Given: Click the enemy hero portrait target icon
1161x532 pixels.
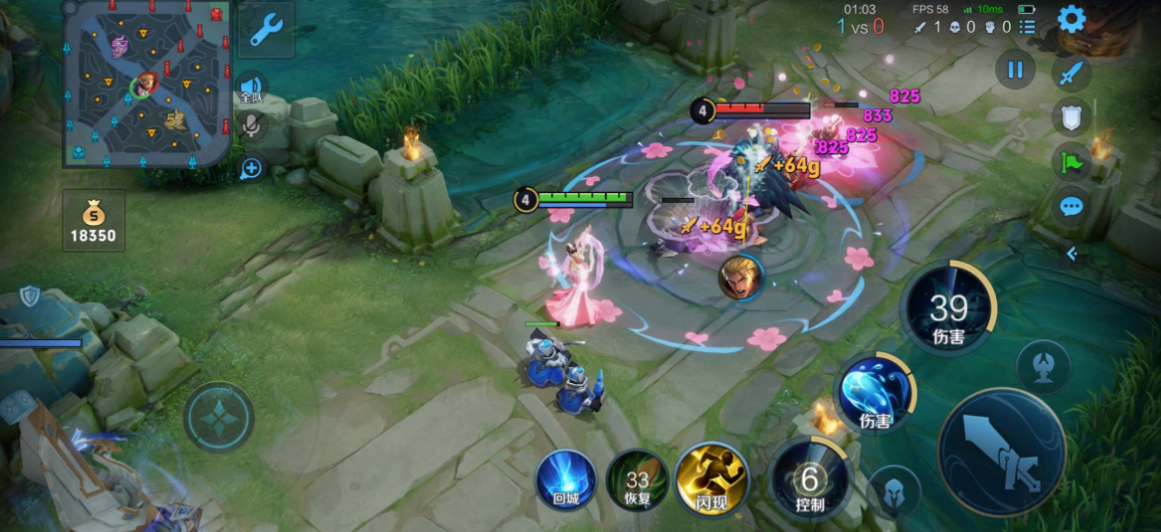Looking at the screenshot, I should (741, 277).
